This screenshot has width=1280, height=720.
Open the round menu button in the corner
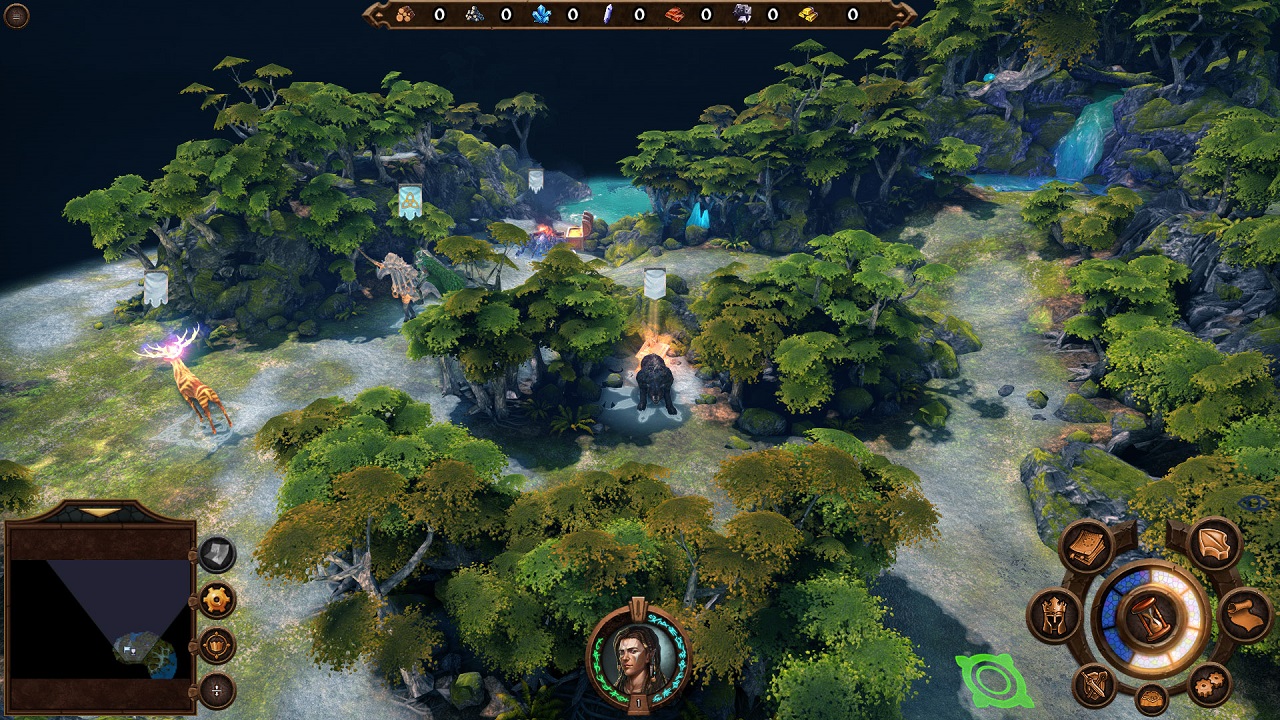point(17,15)
